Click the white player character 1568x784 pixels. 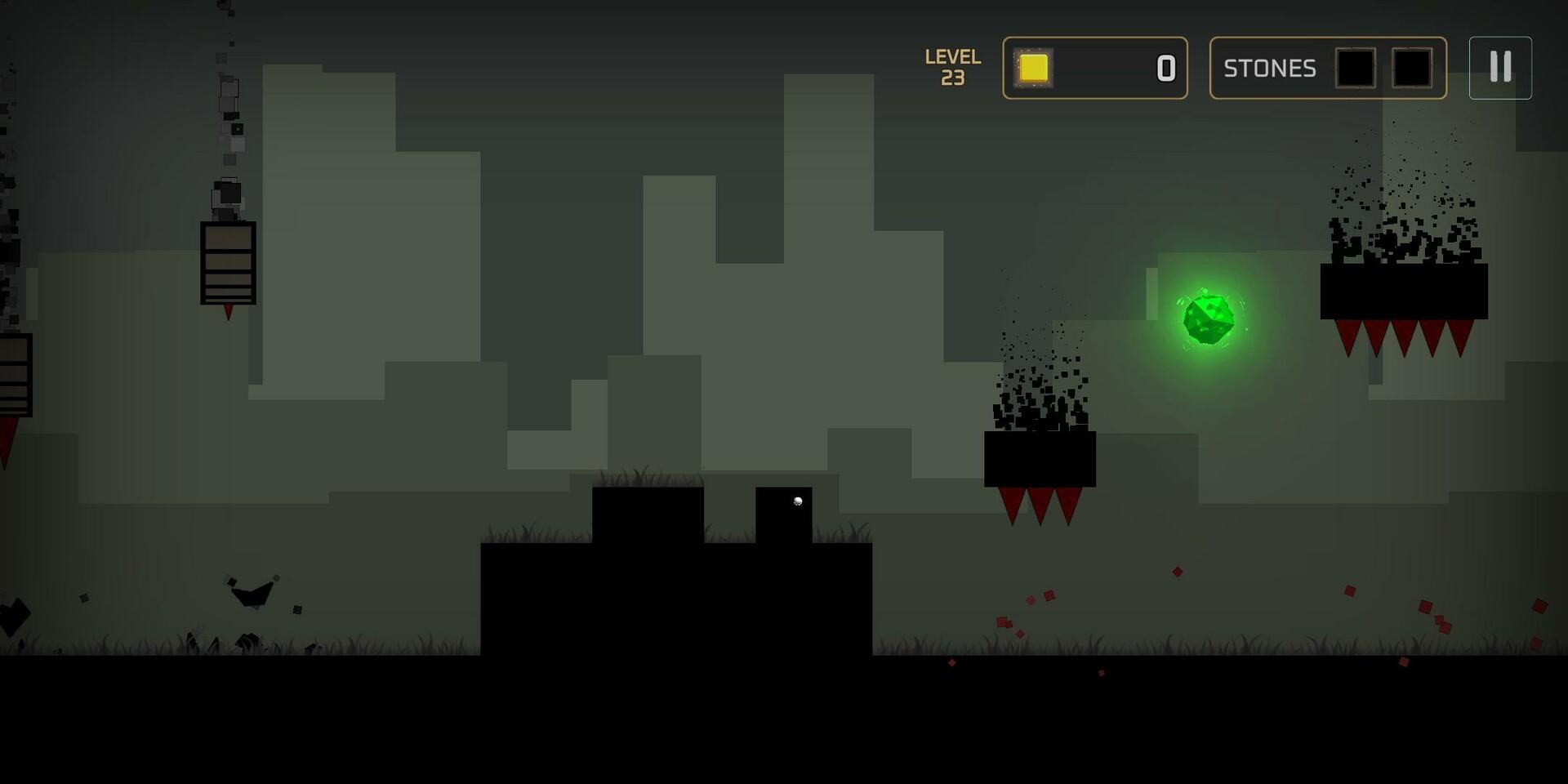(x=796, y=499)
